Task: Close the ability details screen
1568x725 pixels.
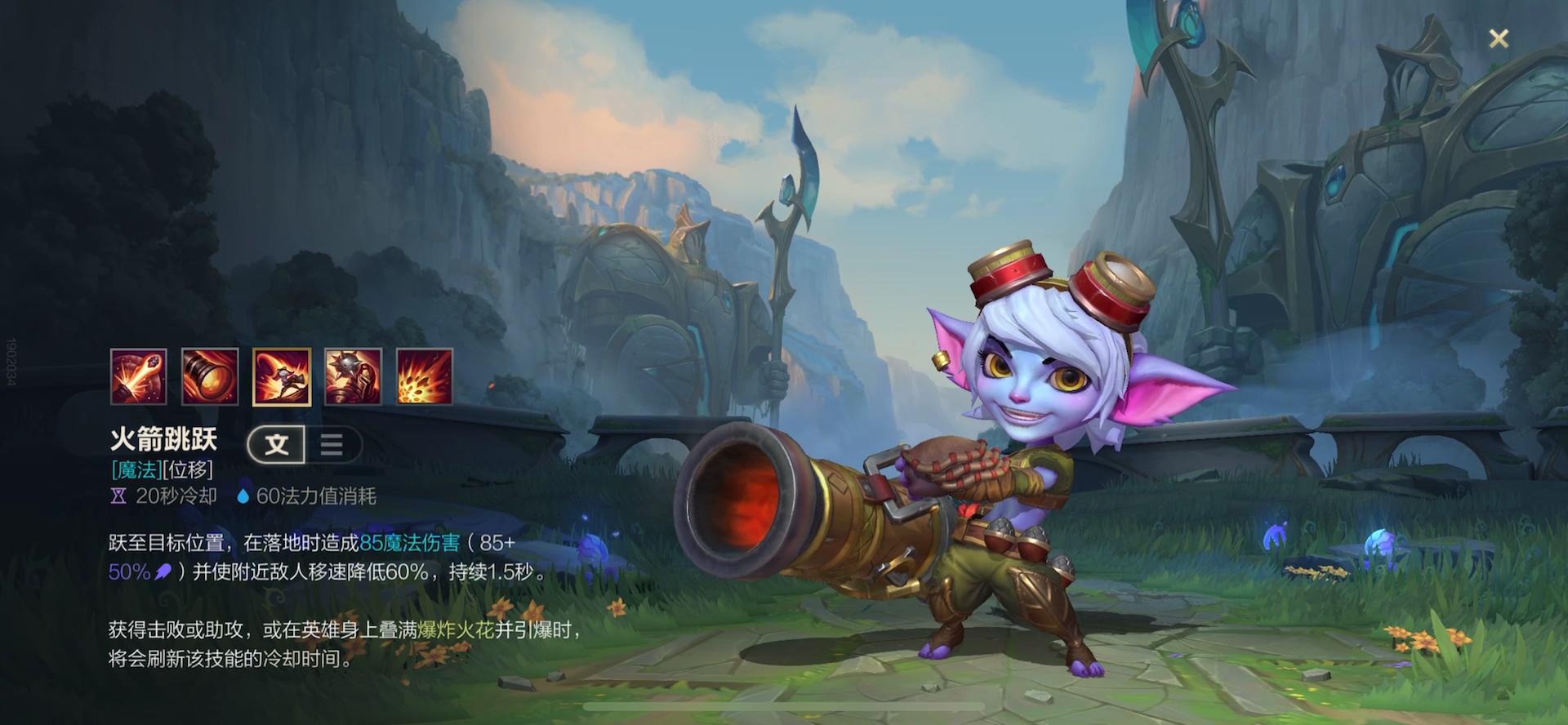Action: pos(1498,38)
